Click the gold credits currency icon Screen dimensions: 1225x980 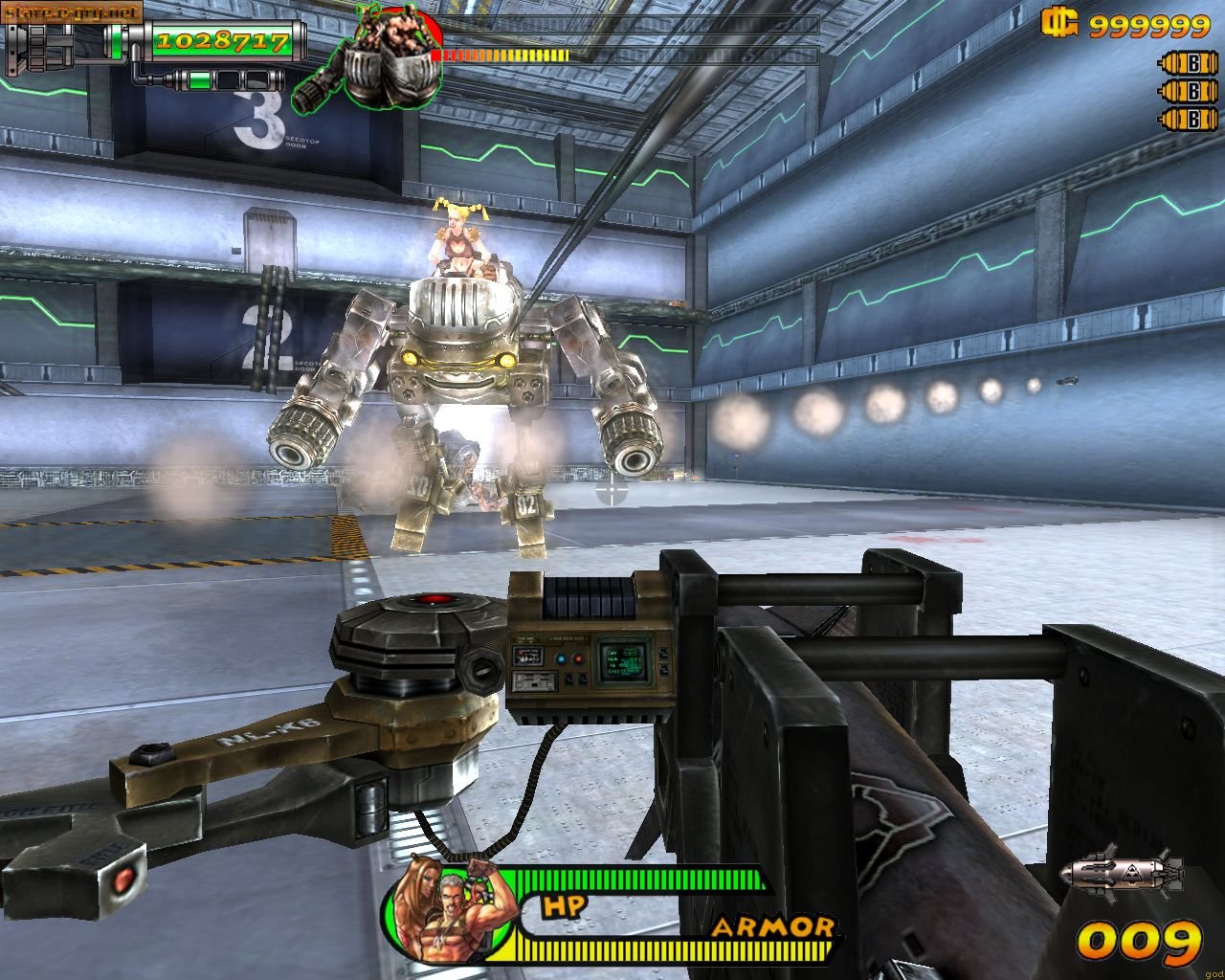tap(1059, 23)
